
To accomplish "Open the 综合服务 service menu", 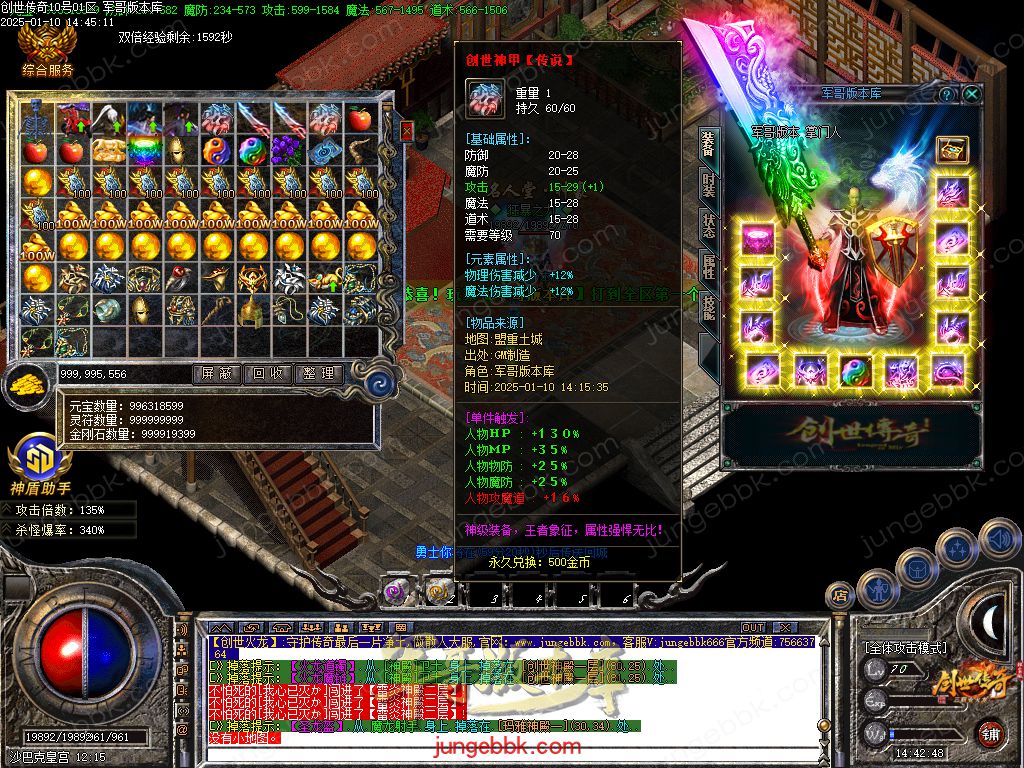I will [x=47, y=52].
